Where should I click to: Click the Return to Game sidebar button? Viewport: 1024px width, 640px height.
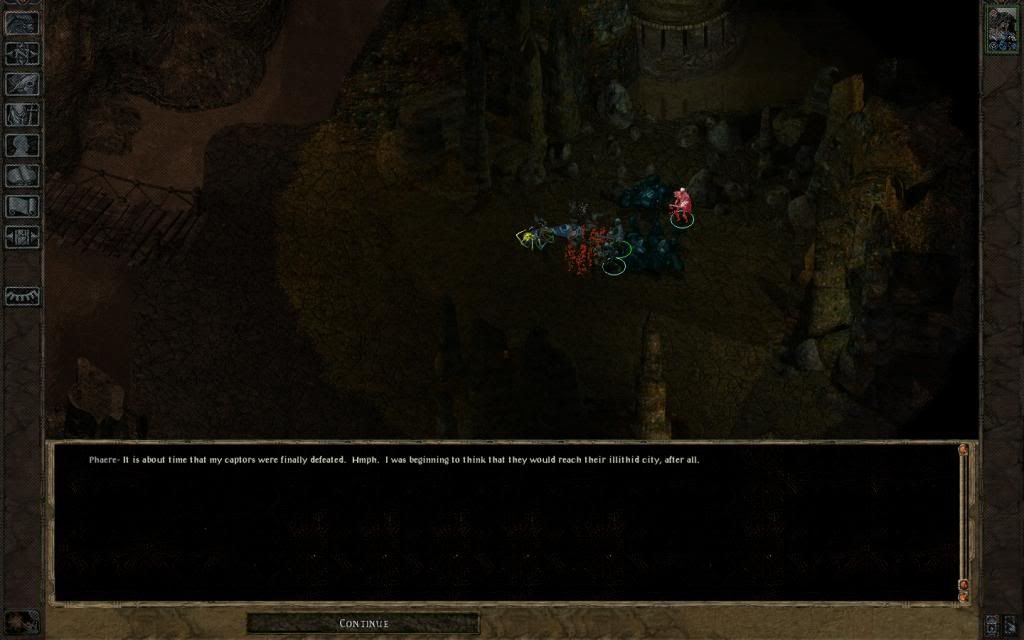[x=22, y=22]
